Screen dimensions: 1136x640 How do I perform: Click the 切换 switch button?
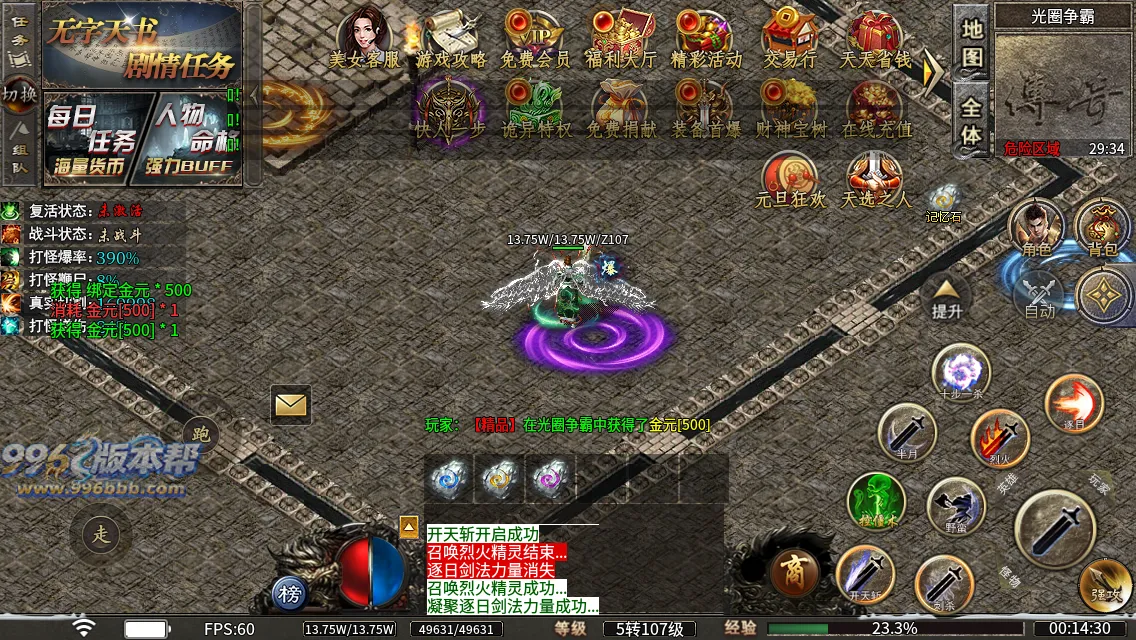tap(19, 94)
